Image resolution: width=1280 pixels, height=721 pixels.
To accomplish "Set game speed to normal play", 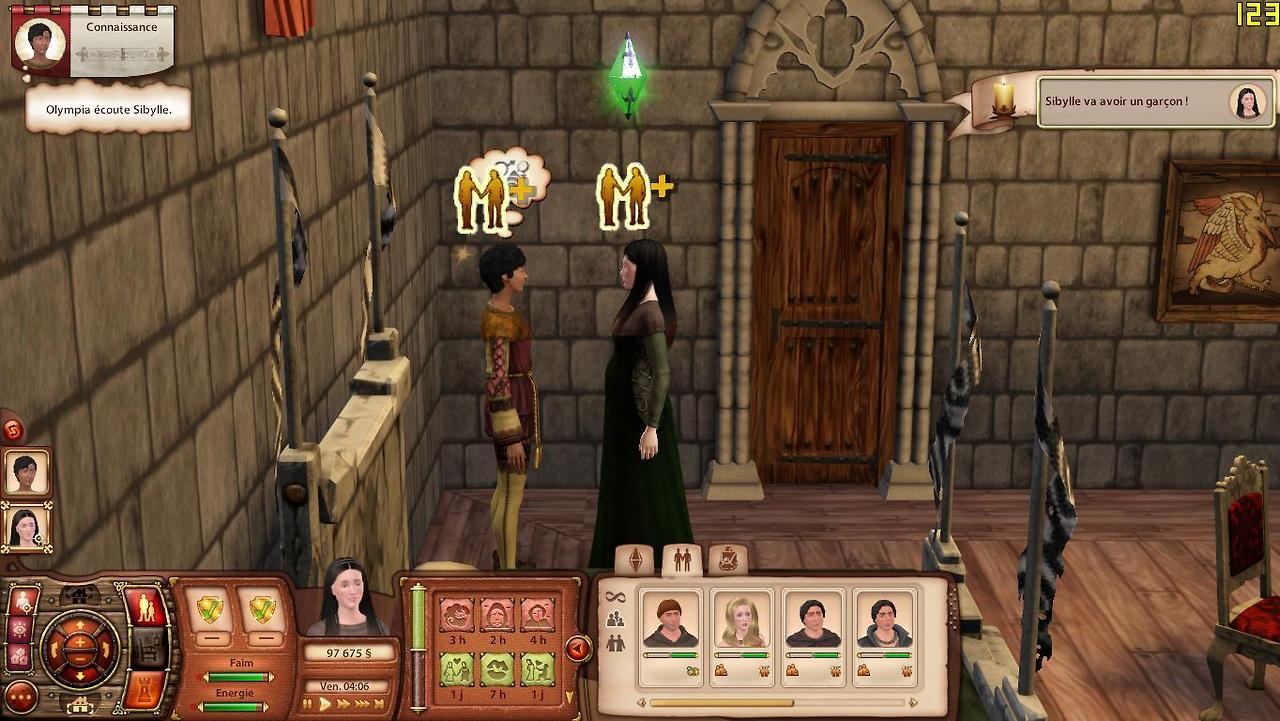I will (x=324, y=704).
